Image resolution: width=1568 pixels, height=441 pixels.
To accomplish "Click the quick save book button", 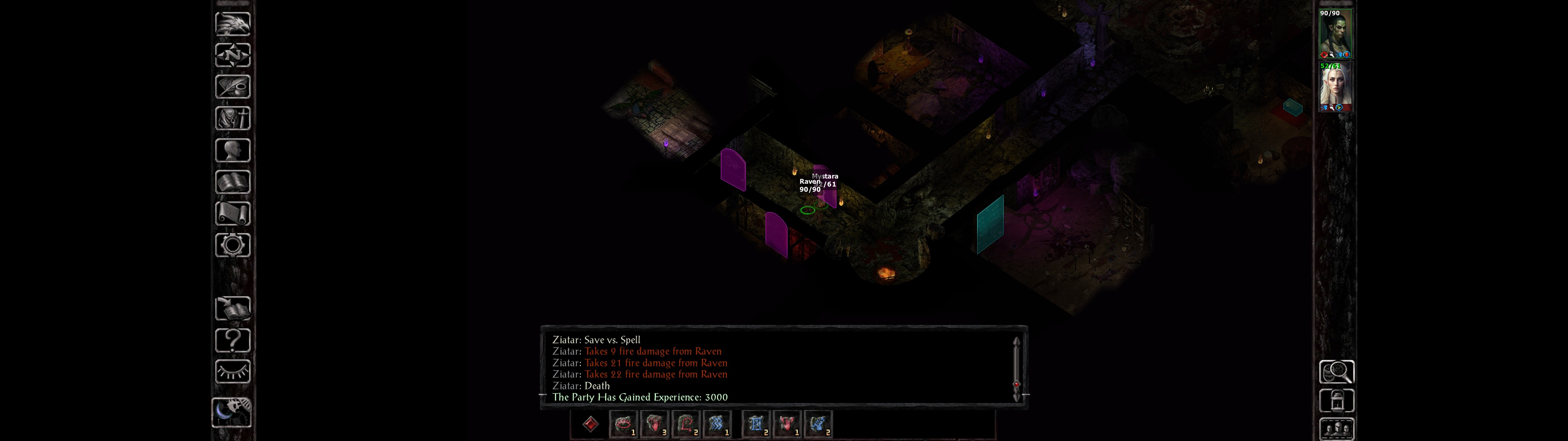I will pos(232,308).
